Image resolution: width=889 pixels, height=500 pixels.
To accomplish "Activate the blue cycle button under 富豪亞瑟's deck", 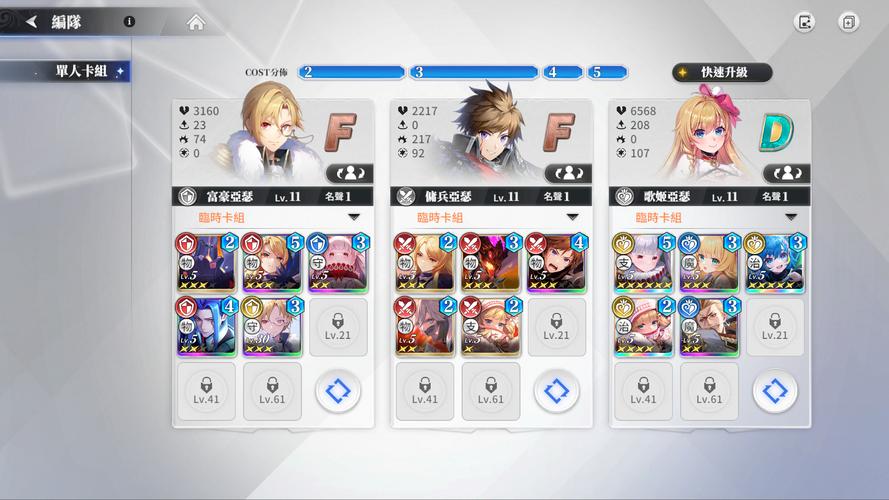I will pyautogui.click(x=338, y=390).
